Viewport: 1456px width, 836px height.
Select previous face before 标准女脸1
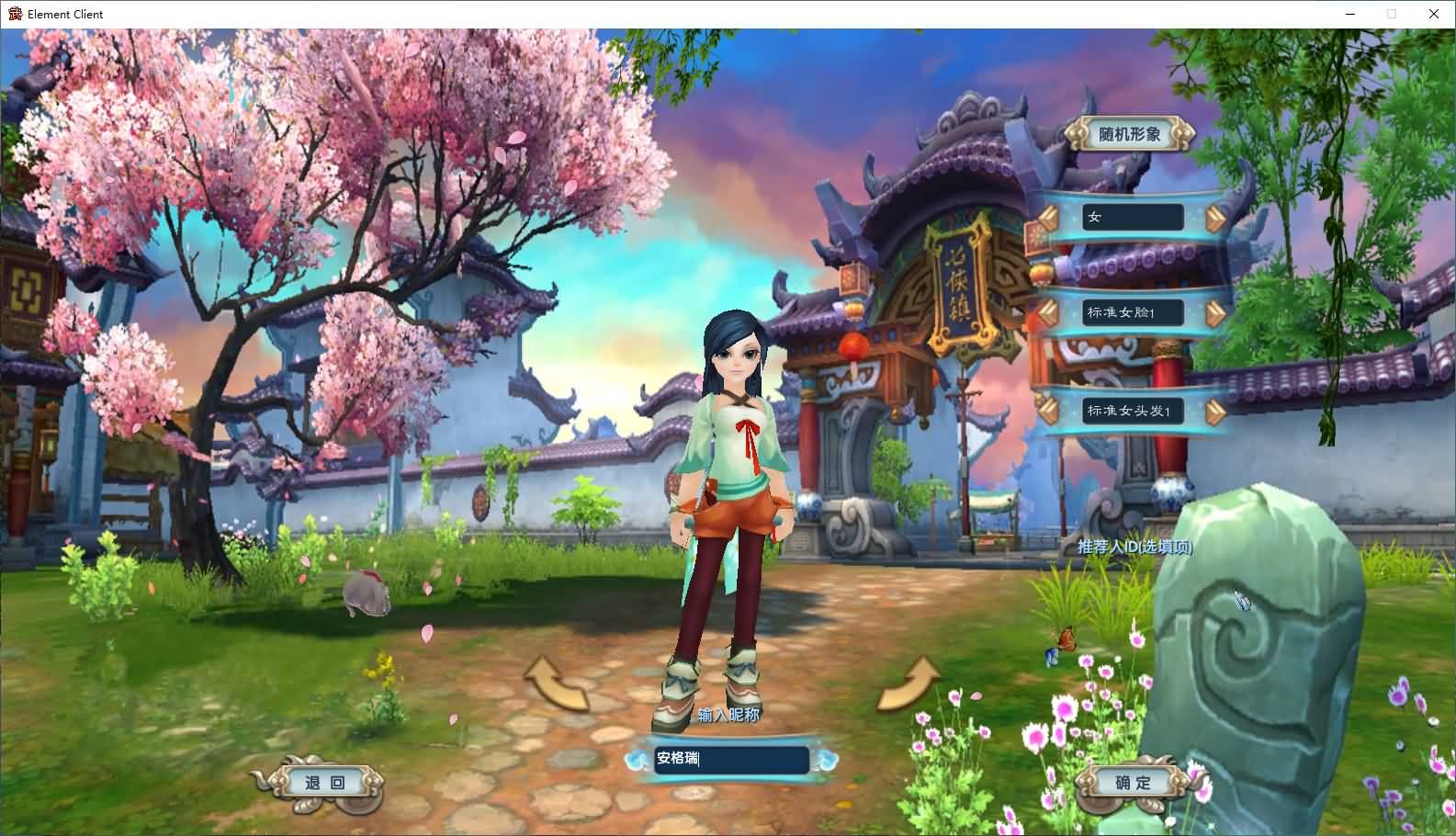(x=1048, y=313)
